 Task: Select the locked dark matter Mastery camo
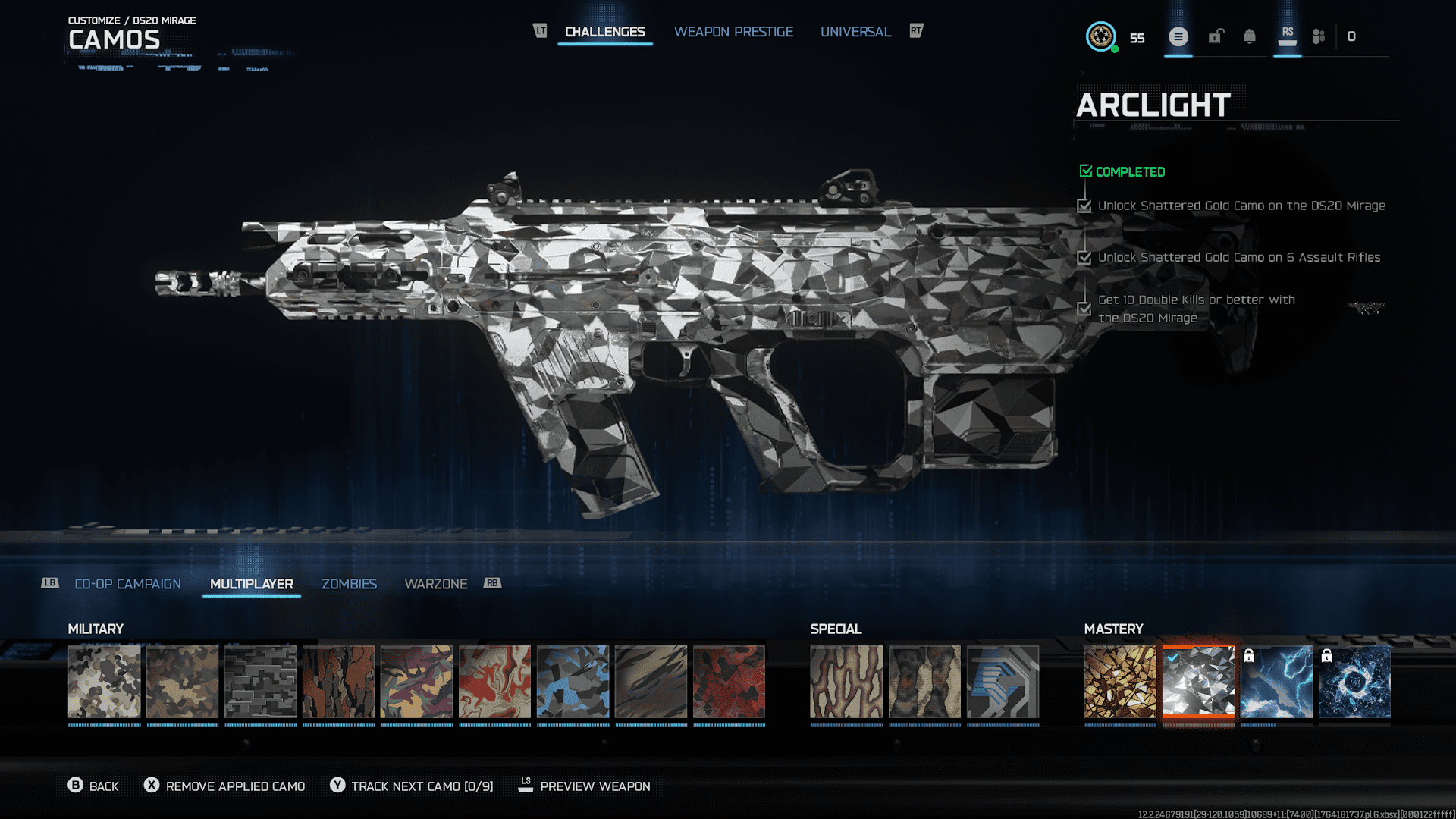pos(1356,681)
